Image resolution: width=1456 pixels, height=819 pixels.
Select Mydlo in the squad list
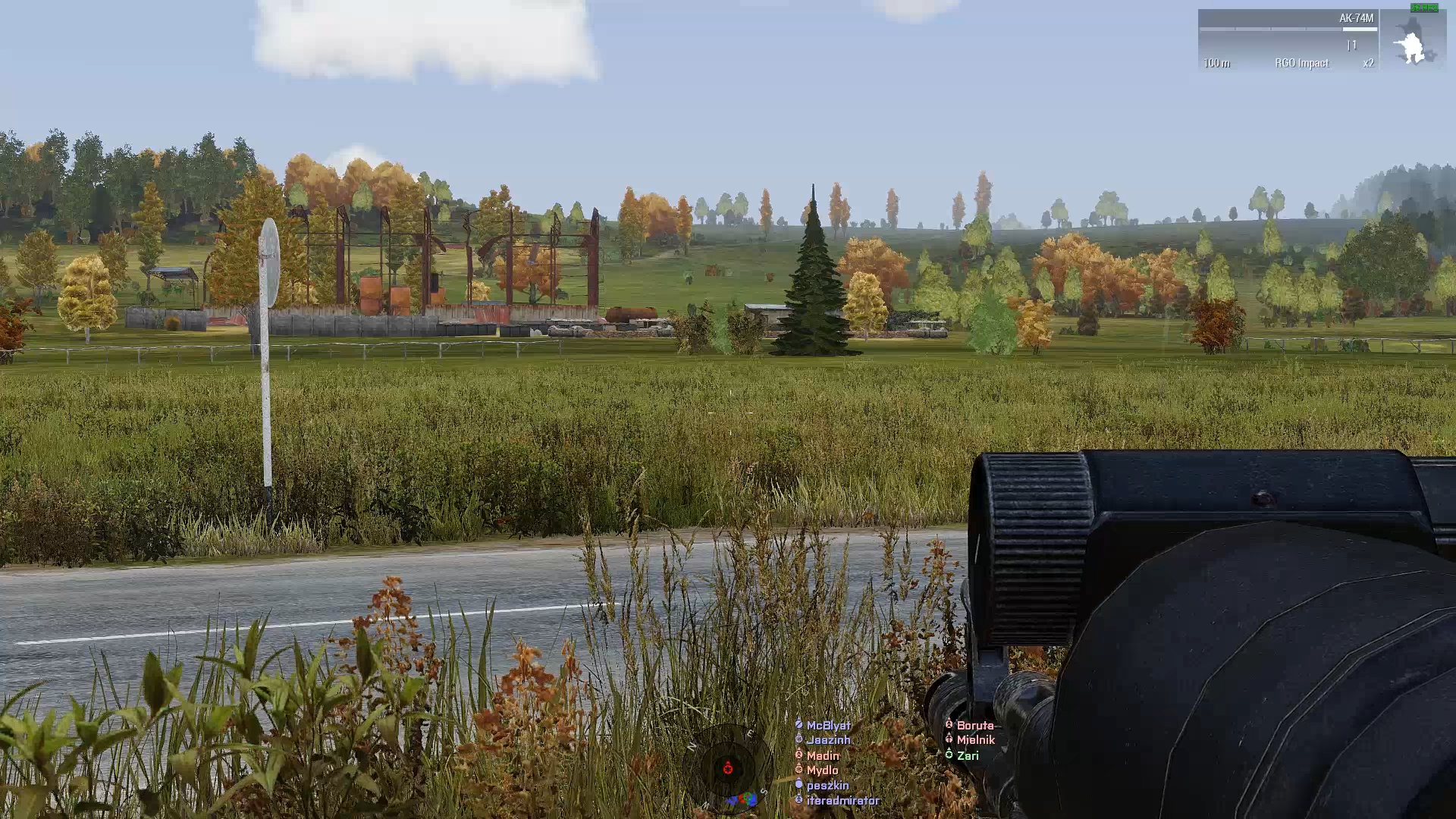[822, 770]
